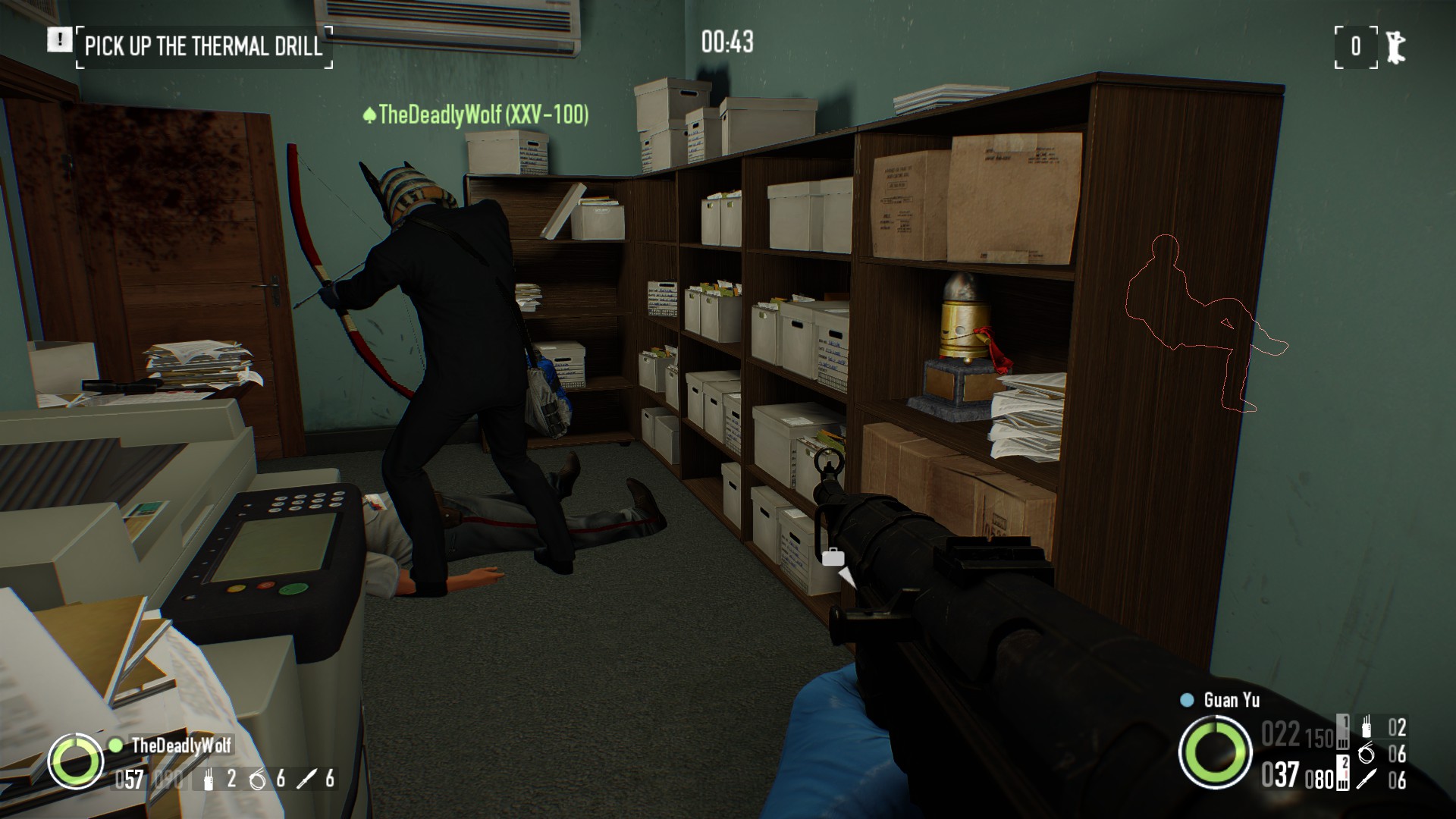Select the objective exclamation mark icon
The width and height of the screenshot is (1456, 819).
(58, 39)
